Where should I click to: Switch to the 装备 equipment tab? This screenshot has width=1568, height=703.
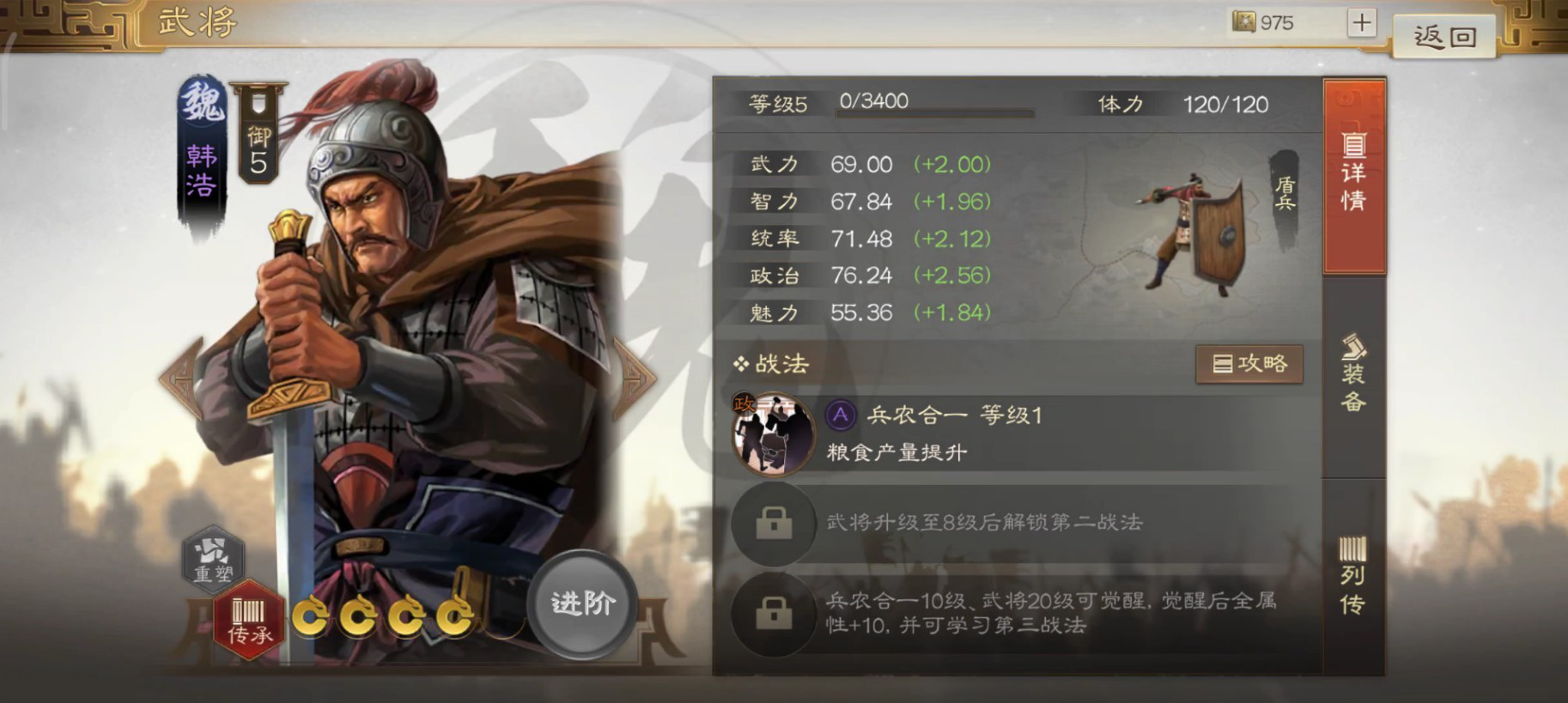pyautogui.click(x=1353, y=378)
